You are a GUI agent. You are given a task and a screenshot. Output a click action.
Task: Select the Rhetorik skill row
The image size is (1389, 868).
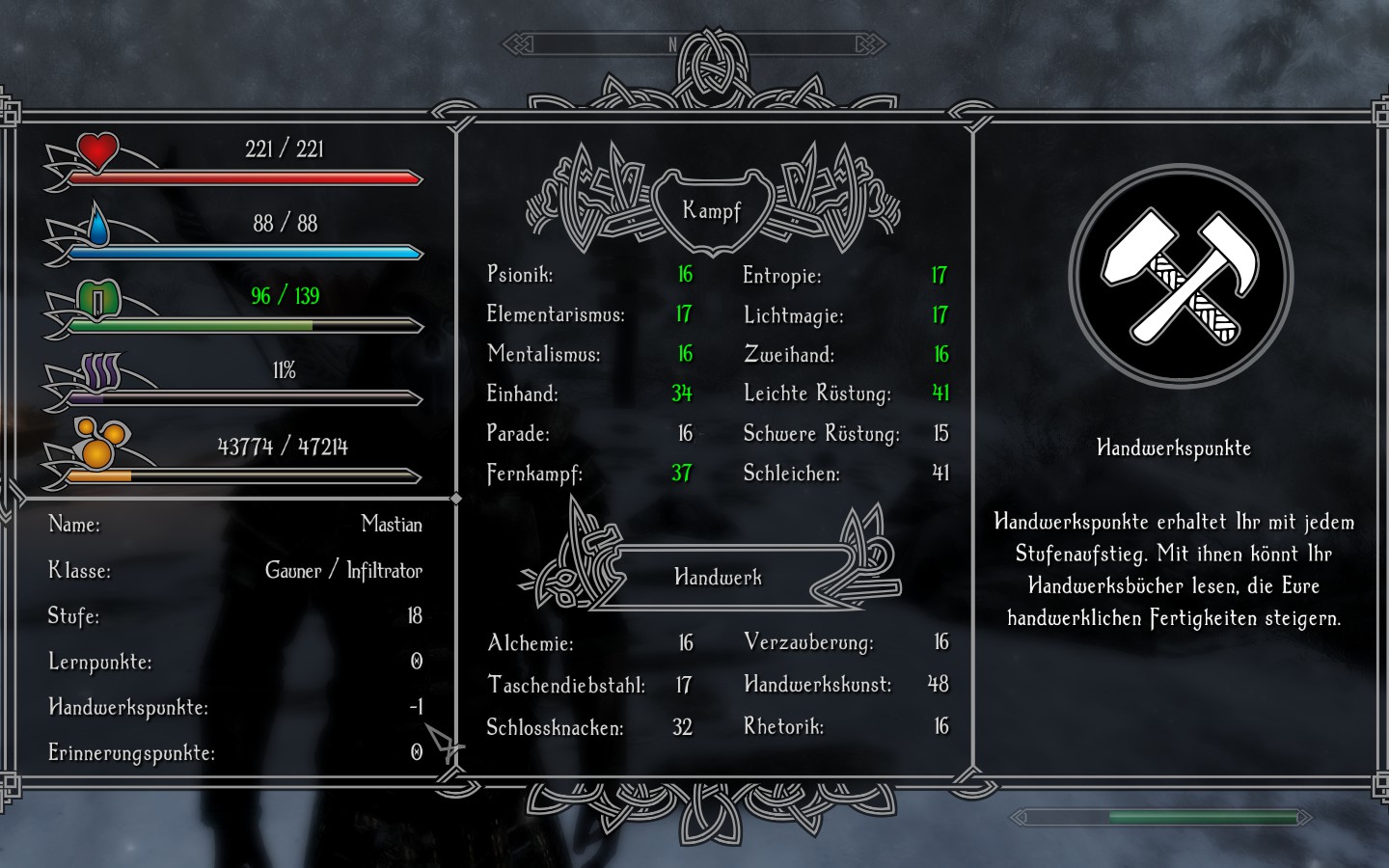pos(783,726)
